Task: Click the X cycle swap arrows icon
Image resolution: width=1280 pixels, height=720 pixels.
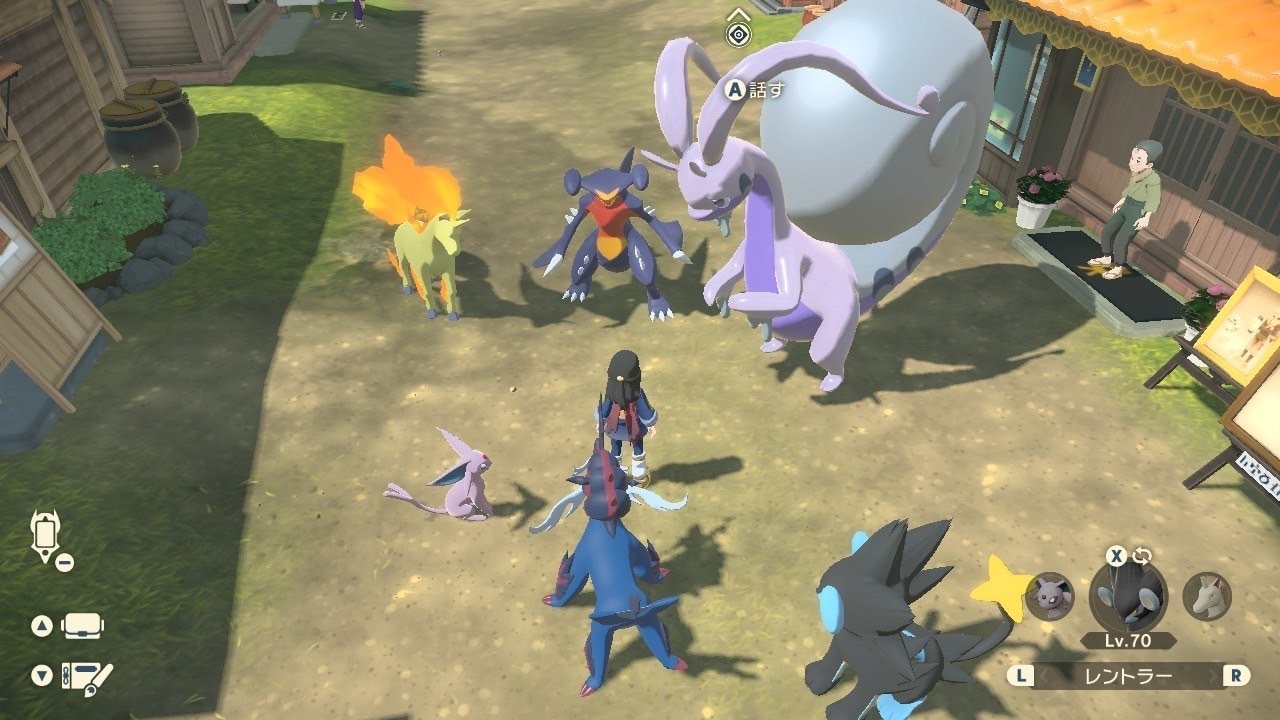Action: (1141, 555)
